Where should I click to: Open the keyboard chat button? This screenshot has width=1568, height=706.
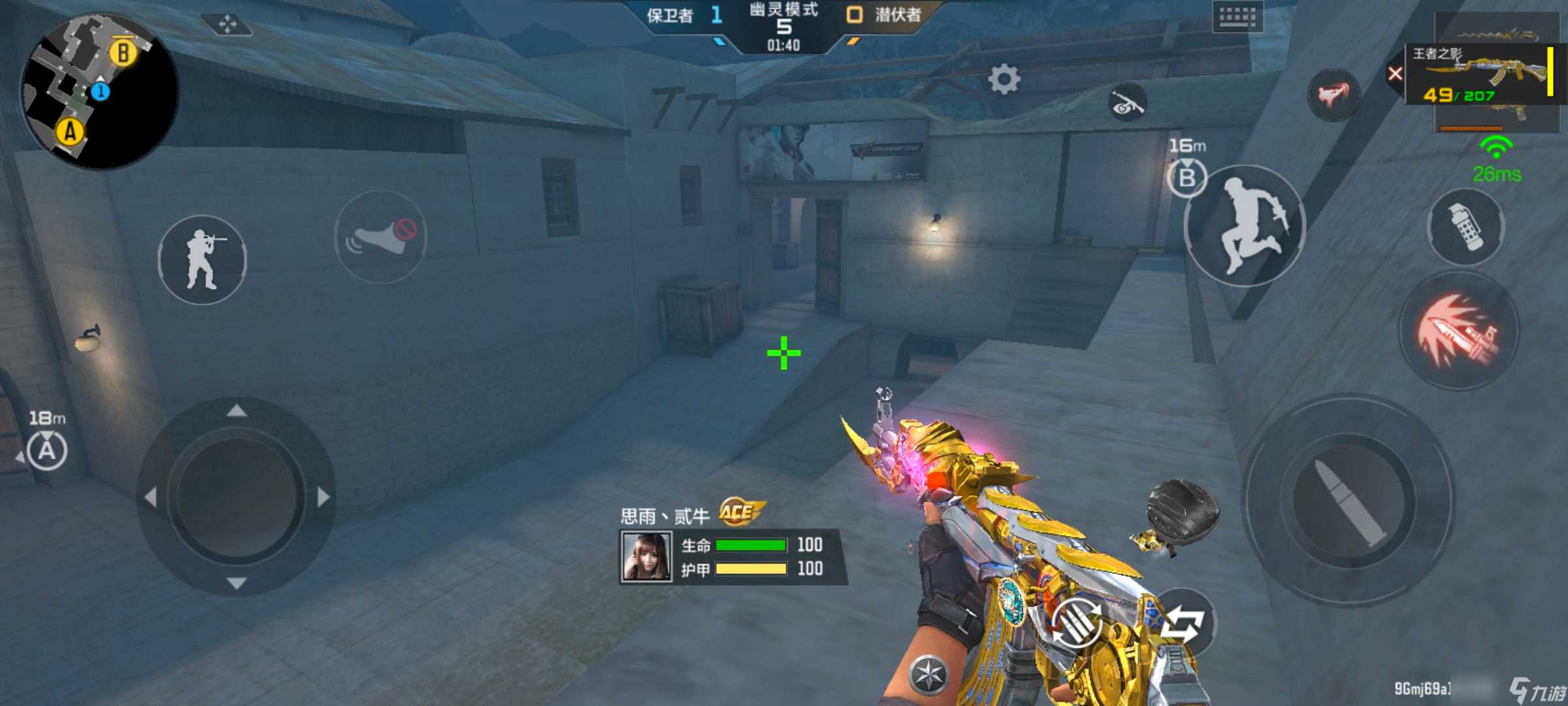[x=1237, y=17]
